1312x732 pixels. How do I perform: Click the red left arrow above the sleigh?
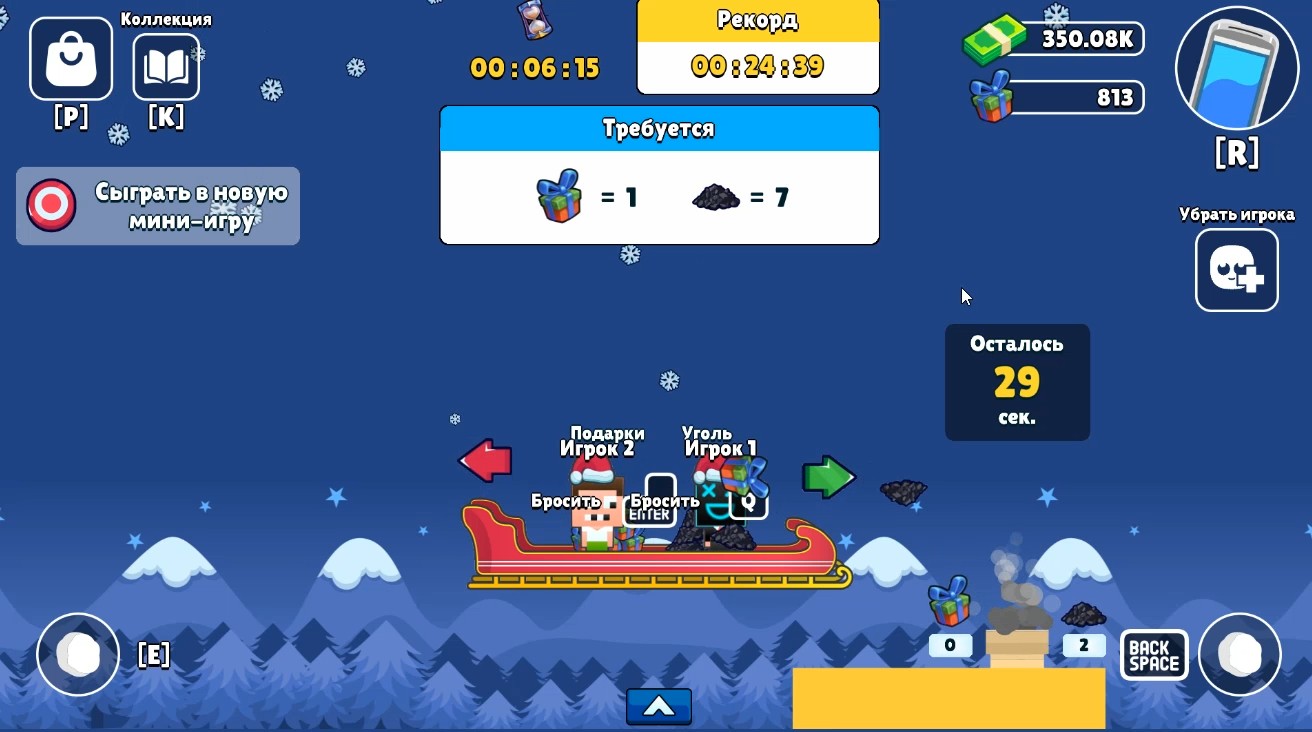[485, 461]
